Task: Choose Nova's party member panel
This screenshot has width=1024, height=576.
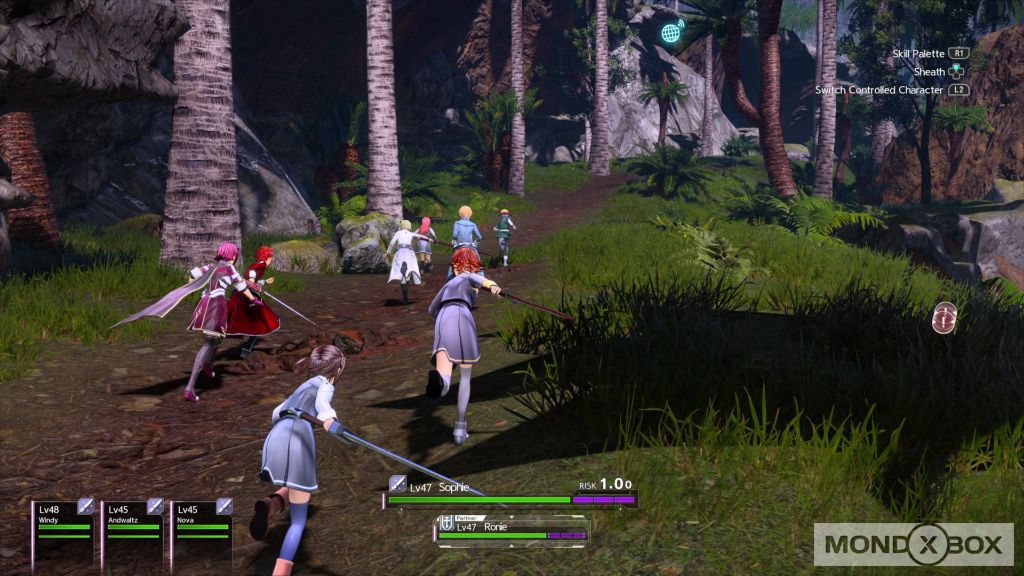Action: 201,522
